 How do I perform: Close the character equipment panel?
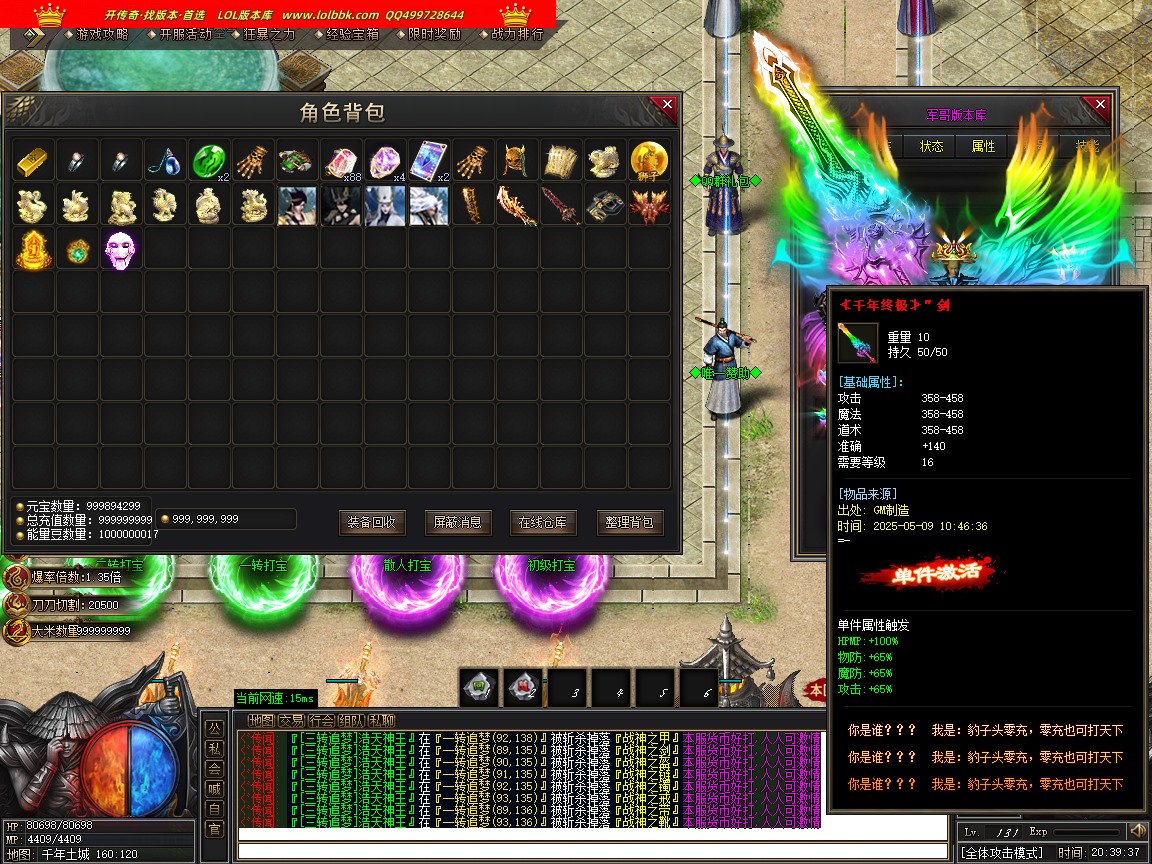(x=1100, y=105)
